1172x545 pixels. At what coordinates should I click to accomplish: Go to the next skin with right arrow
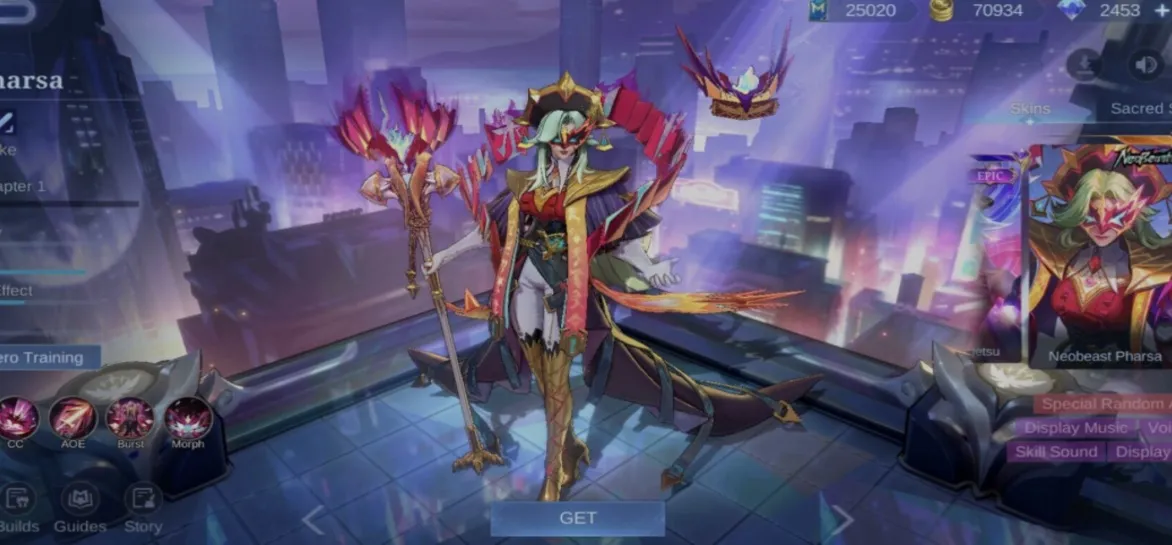842,520
